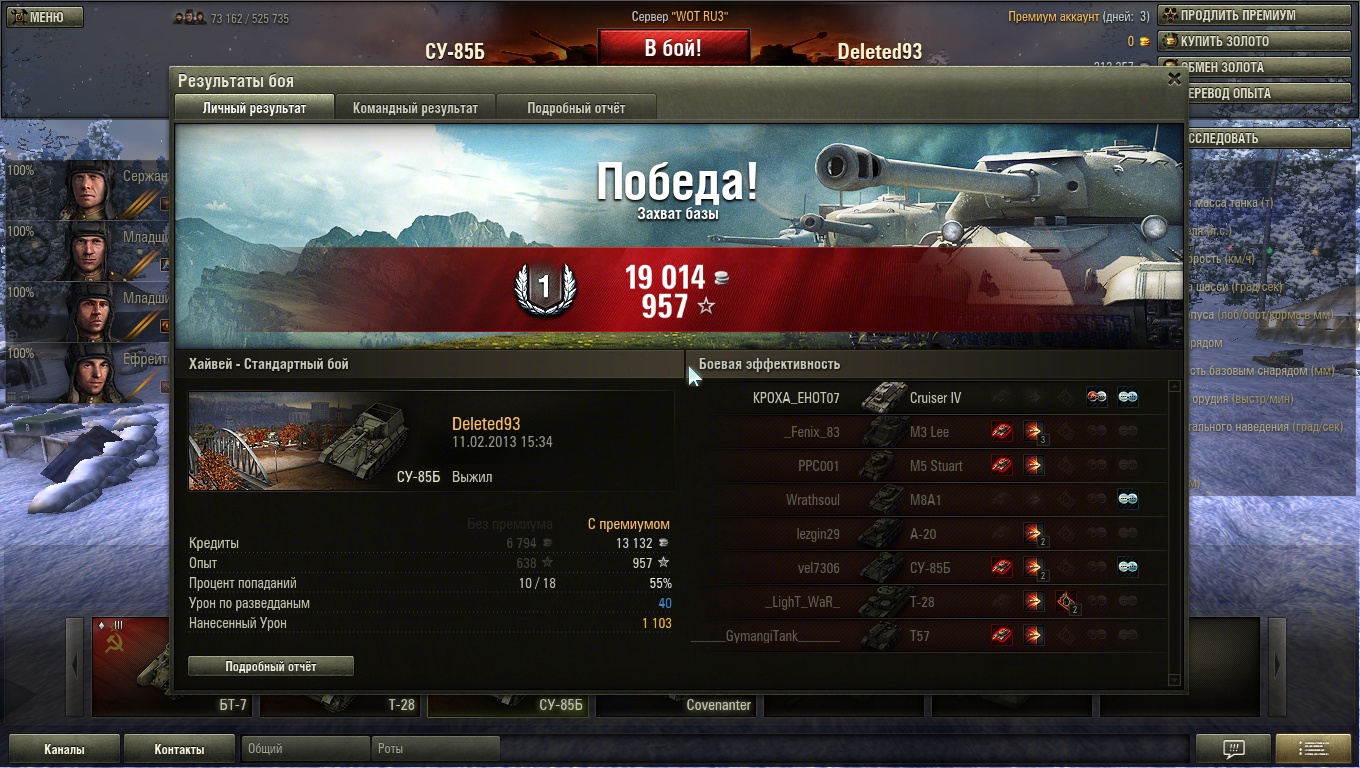Open the Каналы chat channels
This screenshot has width=1360, height=768.
click(x=64, y=749)
